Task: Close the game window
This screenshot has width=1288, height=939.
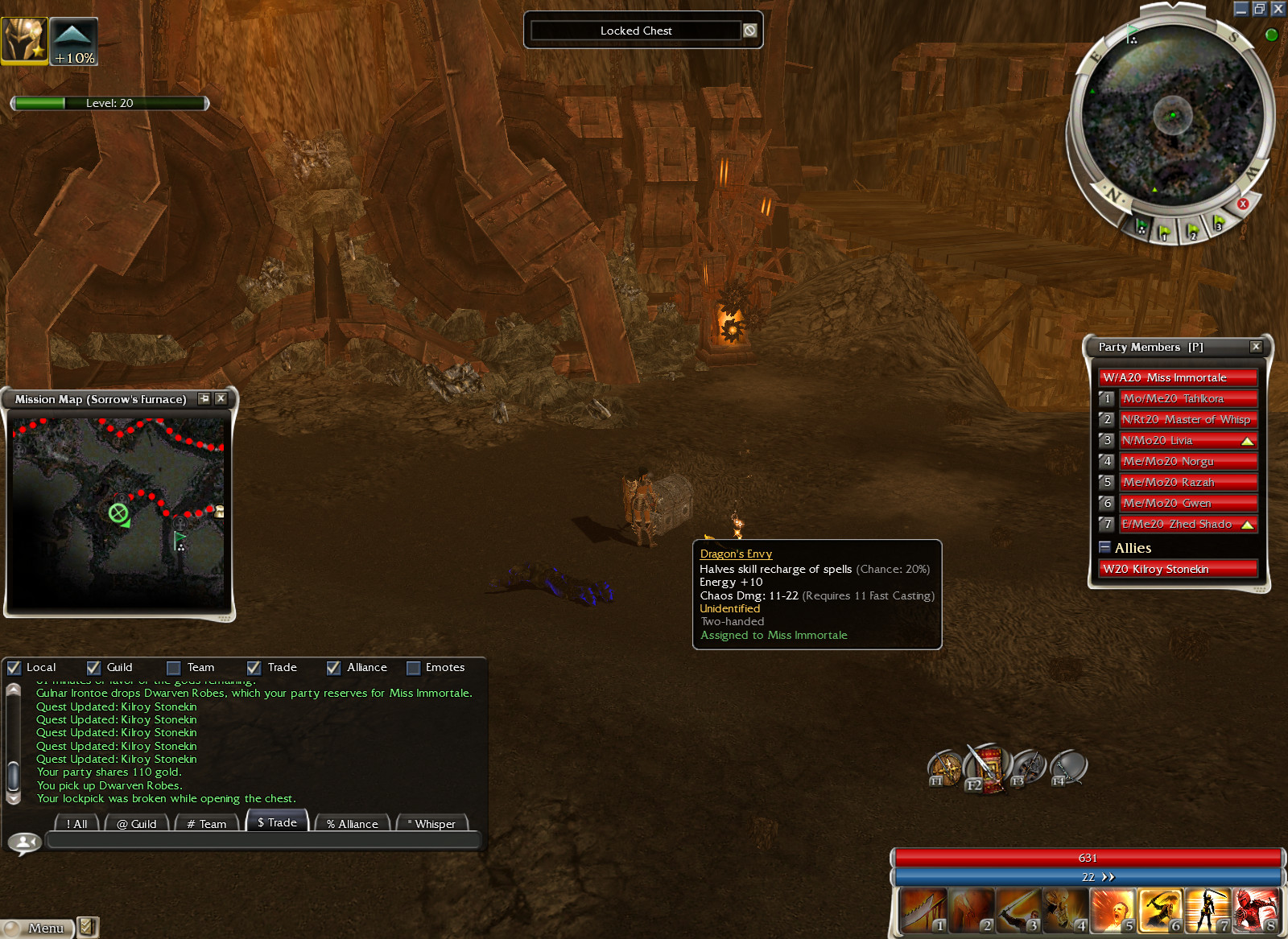Action: click(x=1278, y=9)
